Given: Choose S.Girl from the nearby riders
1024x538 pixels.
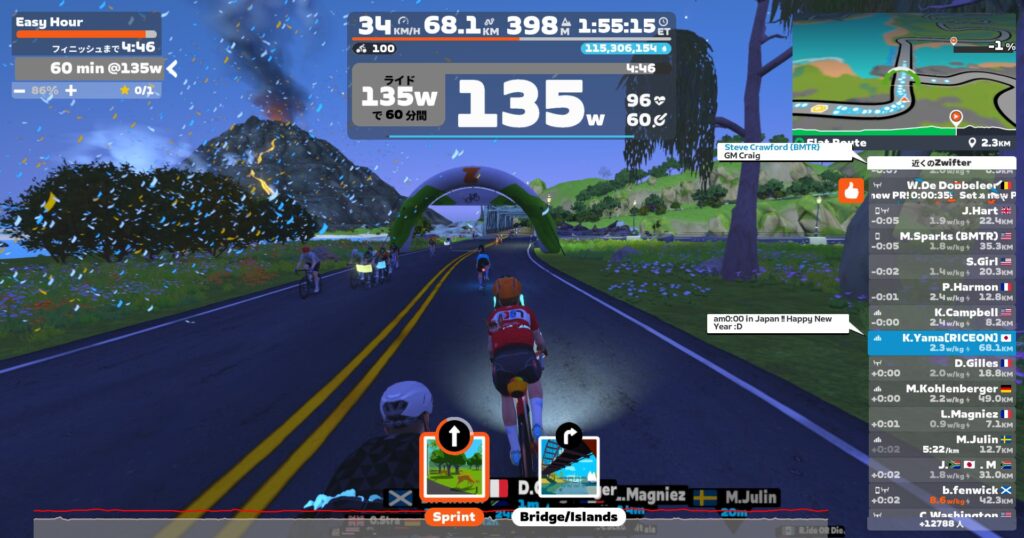Looking at the screenshot, I should coord(940,266).
